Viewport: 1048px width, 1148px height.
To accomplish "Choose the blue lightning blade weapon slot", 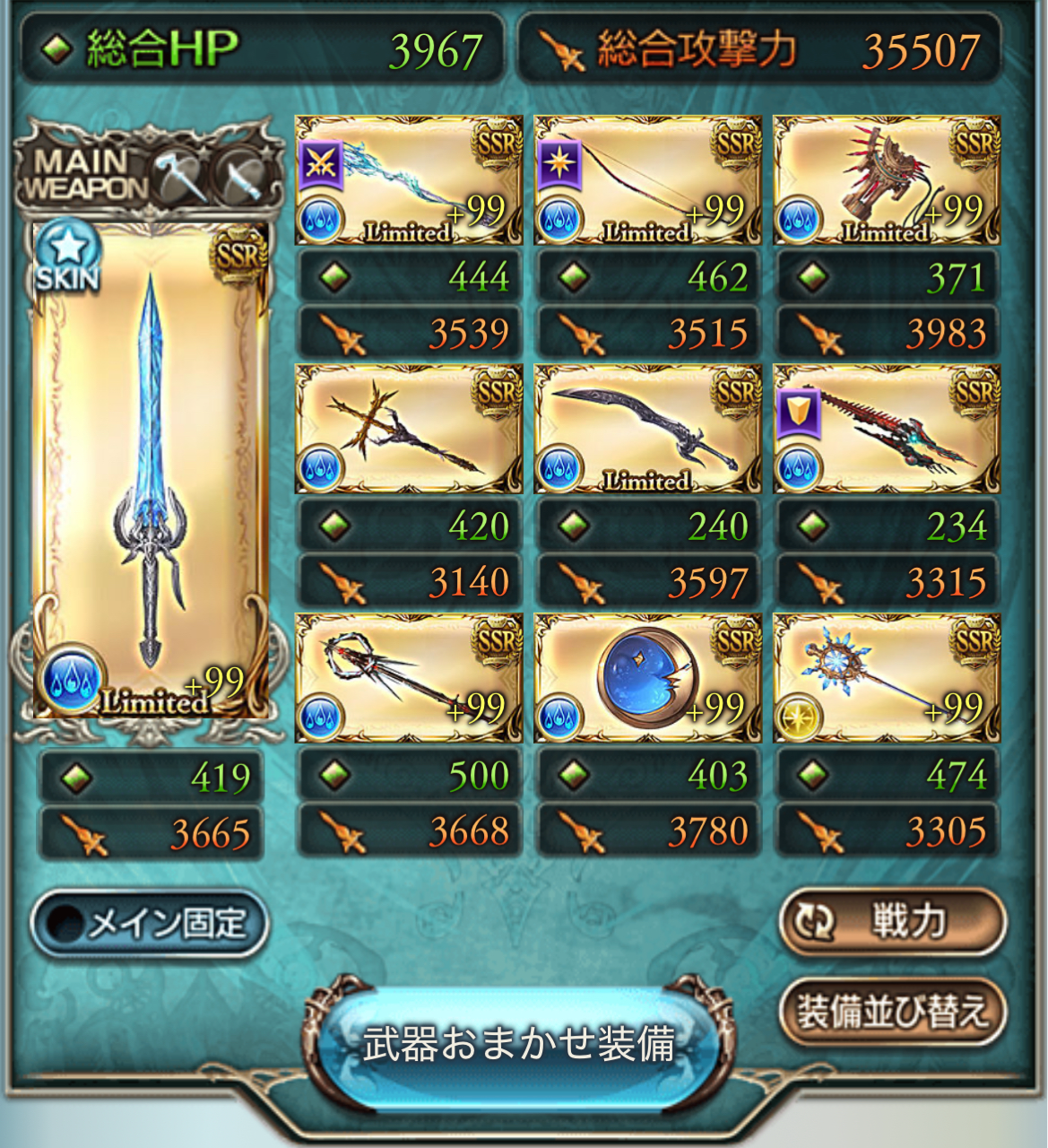I will [x=409, y=180].
